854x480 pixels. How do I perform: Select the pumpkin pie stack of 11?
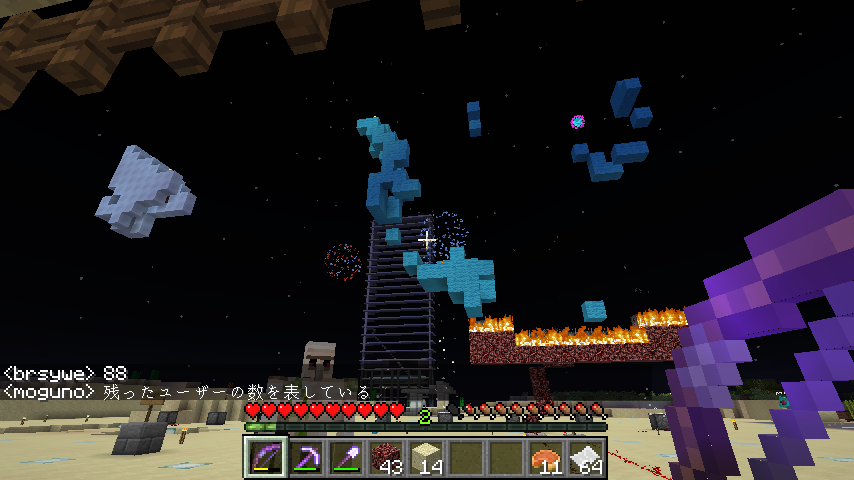[546, 458]
